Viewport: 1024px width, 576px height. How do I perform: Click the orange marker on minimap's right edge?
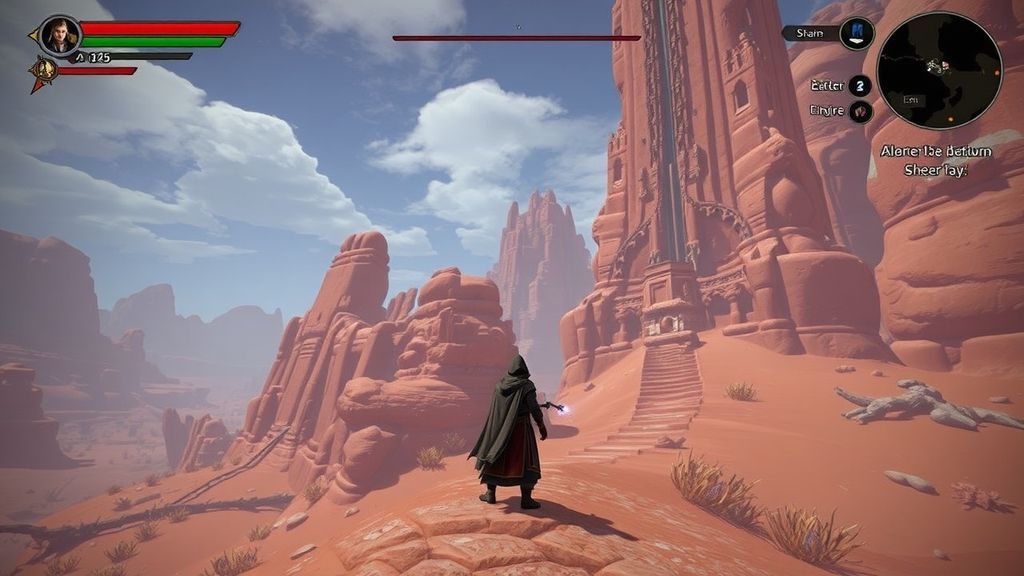click(997, 73)
